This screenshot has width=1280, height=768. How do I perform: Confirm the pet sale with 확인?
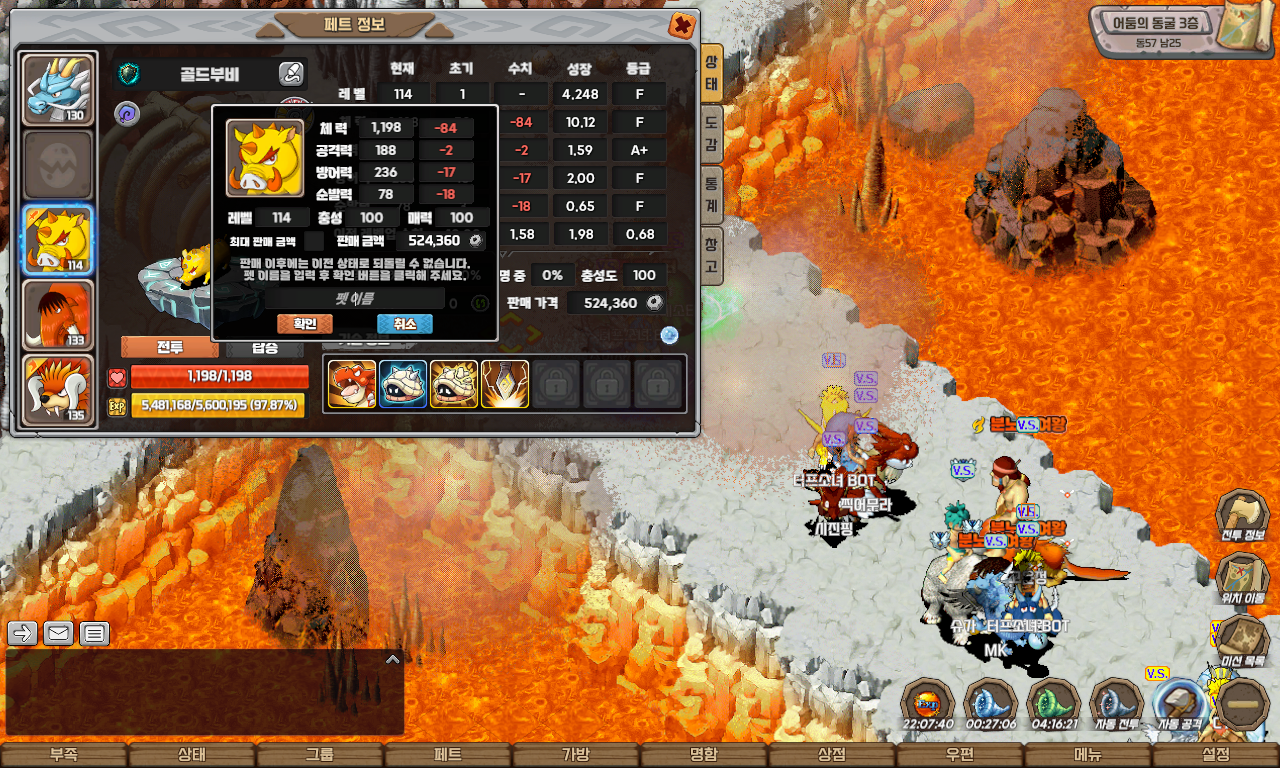(304, 324)
